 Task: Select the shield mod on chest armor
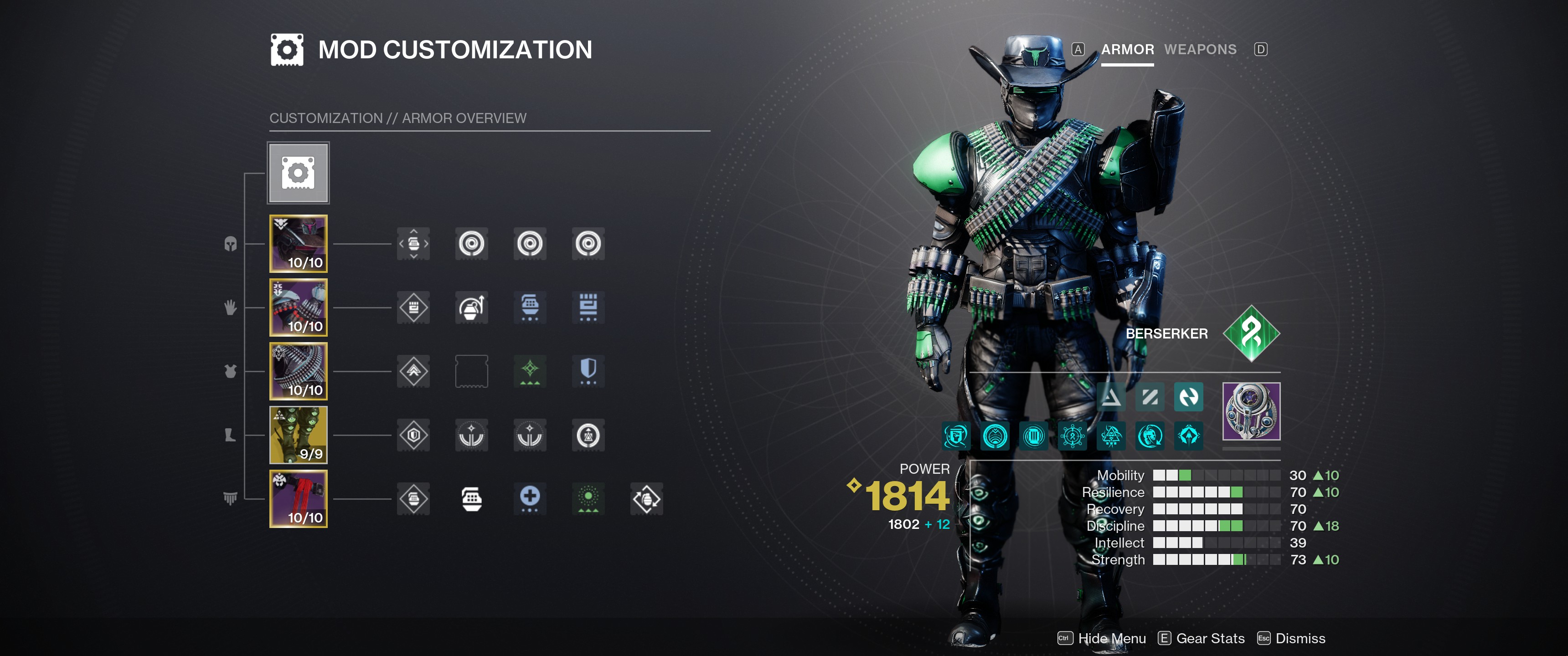[x=588, y=371]
